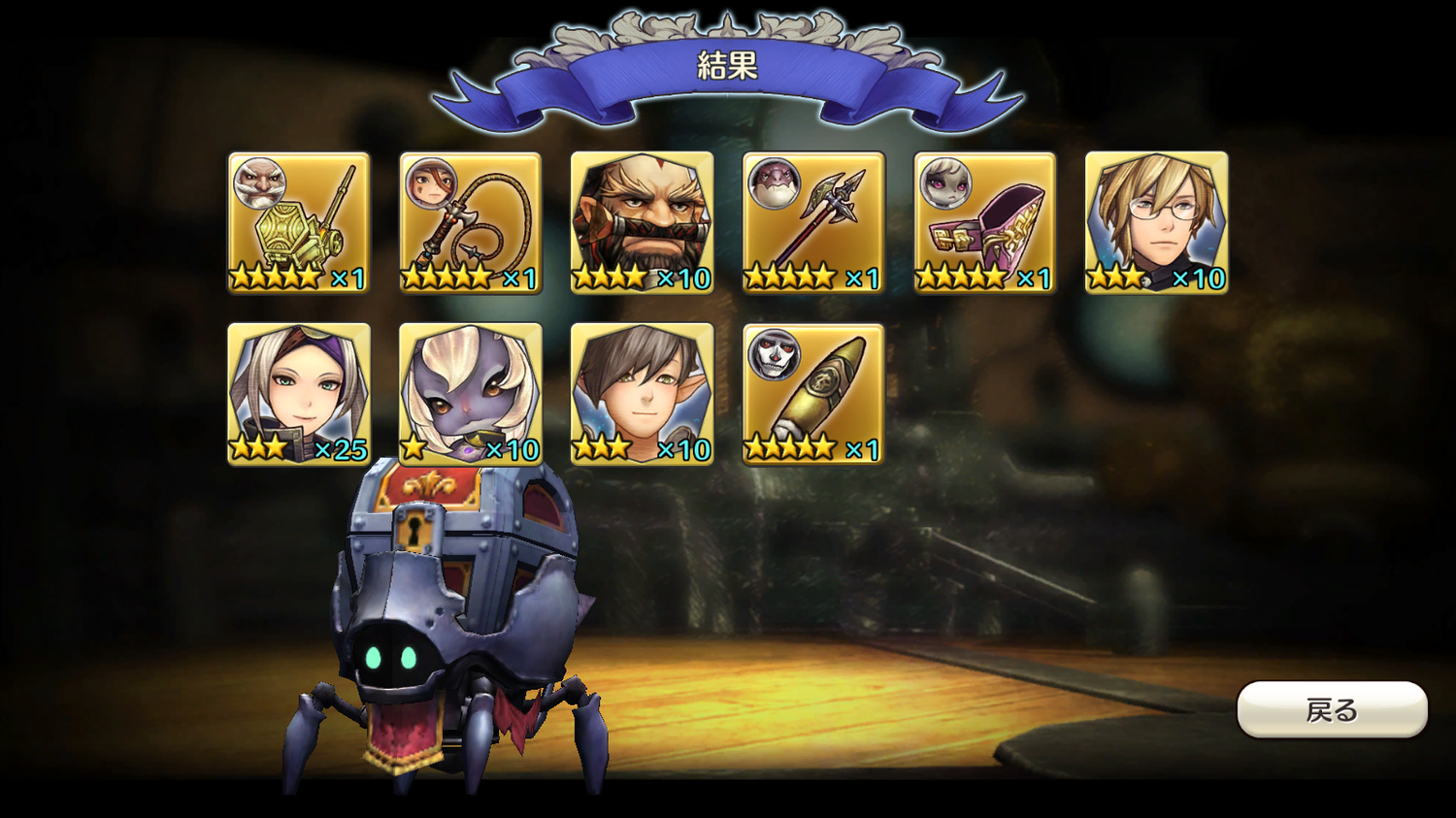Choose the brown-haired elf boy shard tile
1456x818 pixels.
pyautogui.click(x=642, y=394)
